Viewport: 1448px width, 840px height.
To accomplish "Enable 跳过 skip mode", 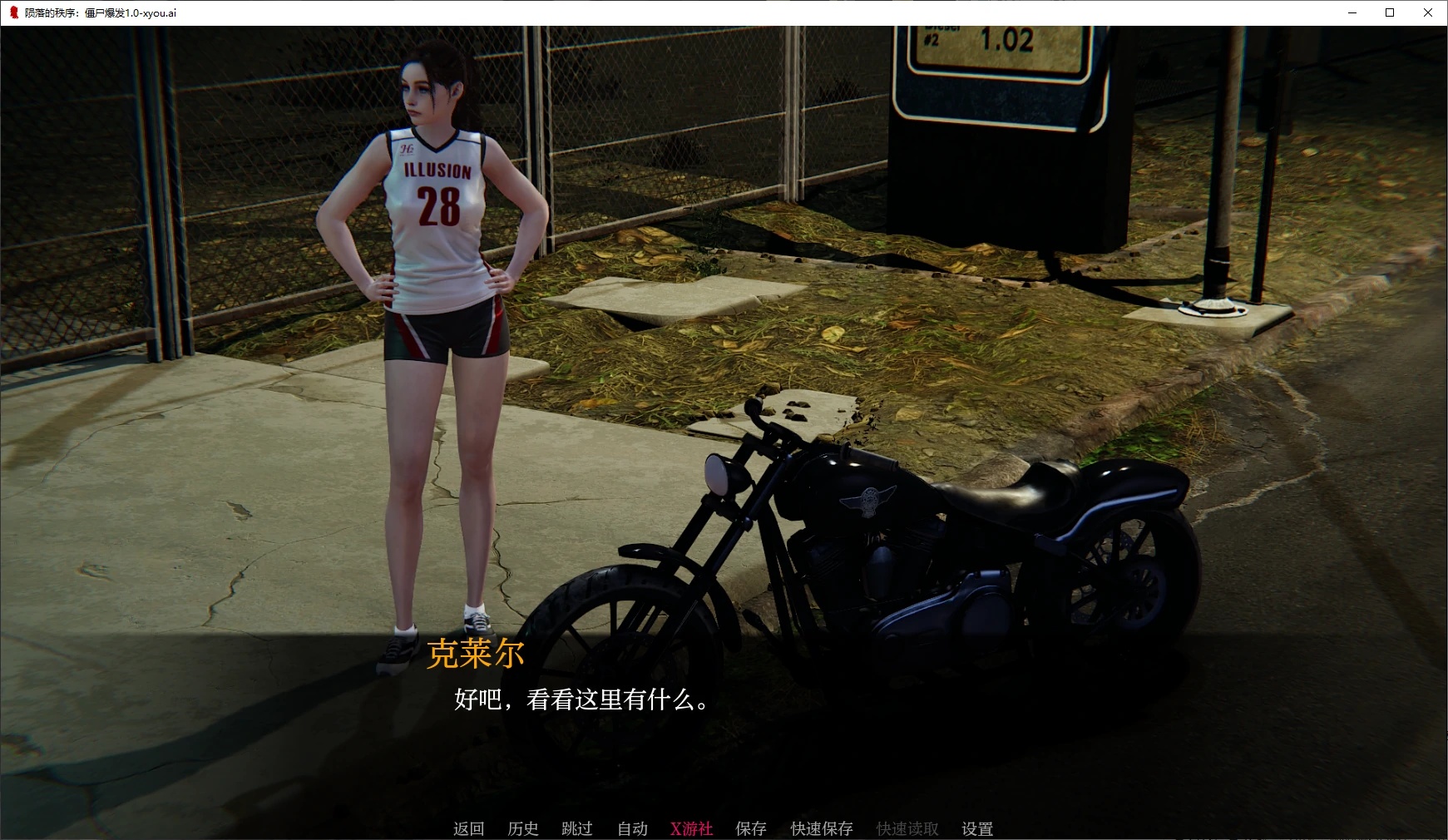I will [577, 828].
